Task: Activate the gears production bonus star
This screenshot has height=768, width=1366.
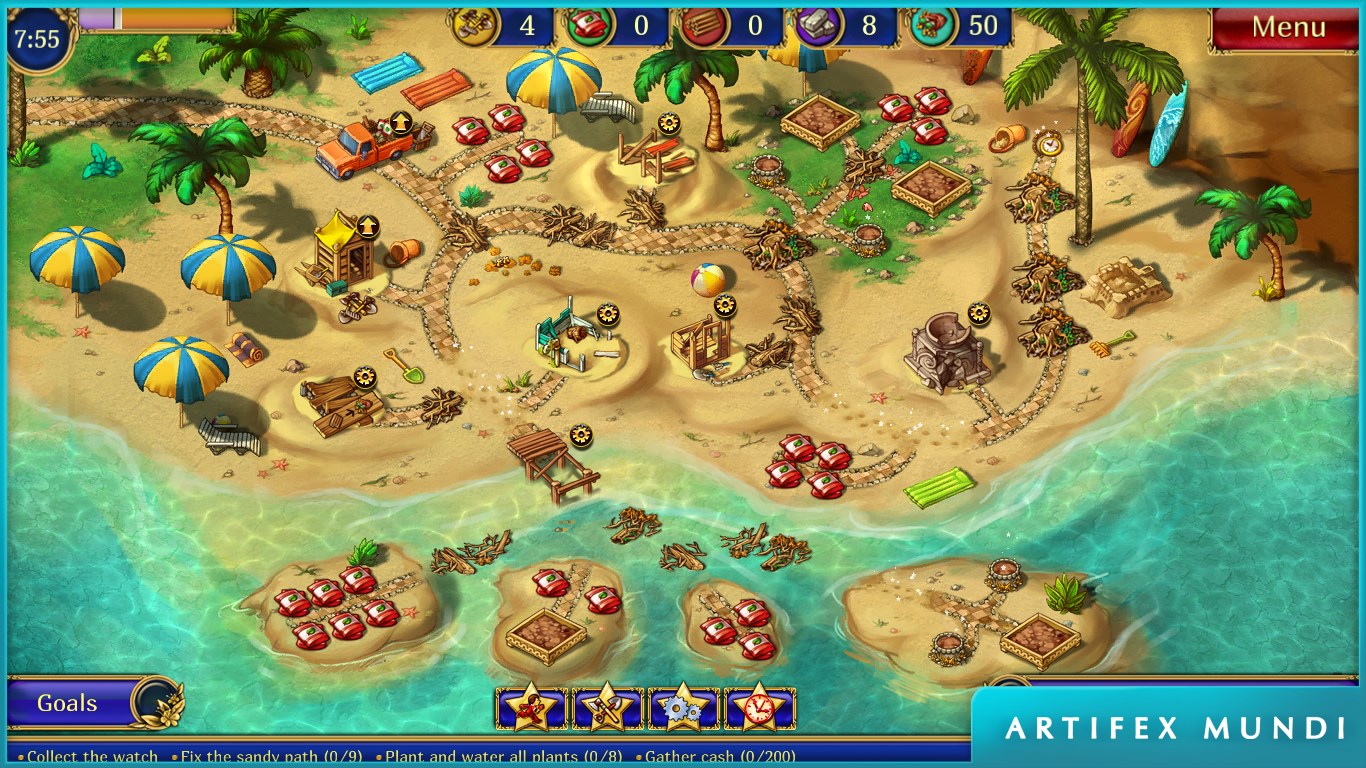Action: (x=683, y=708)
